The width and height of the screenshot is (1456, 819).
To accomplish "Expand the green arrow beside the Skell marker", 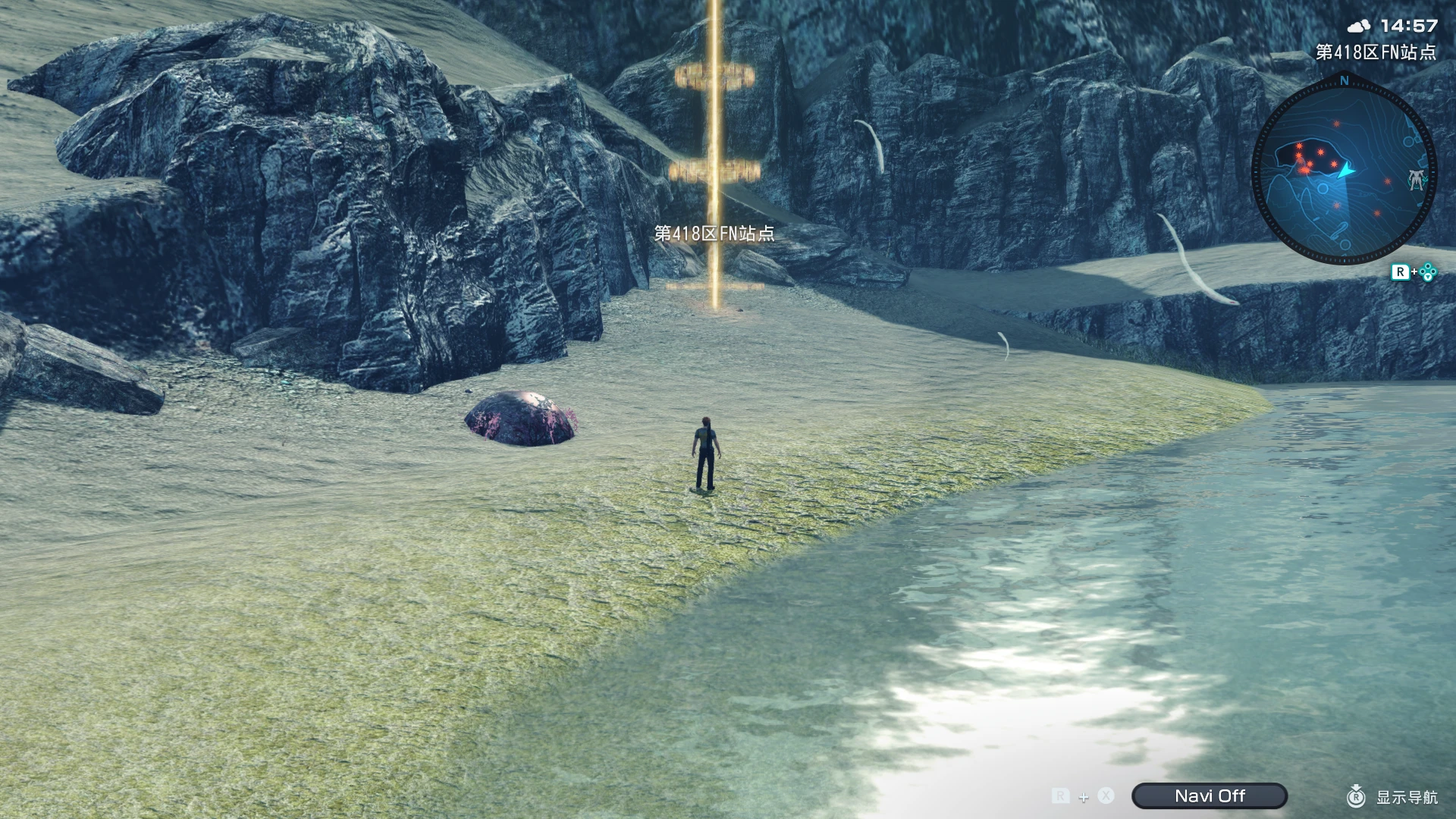I will point(1426,180).
